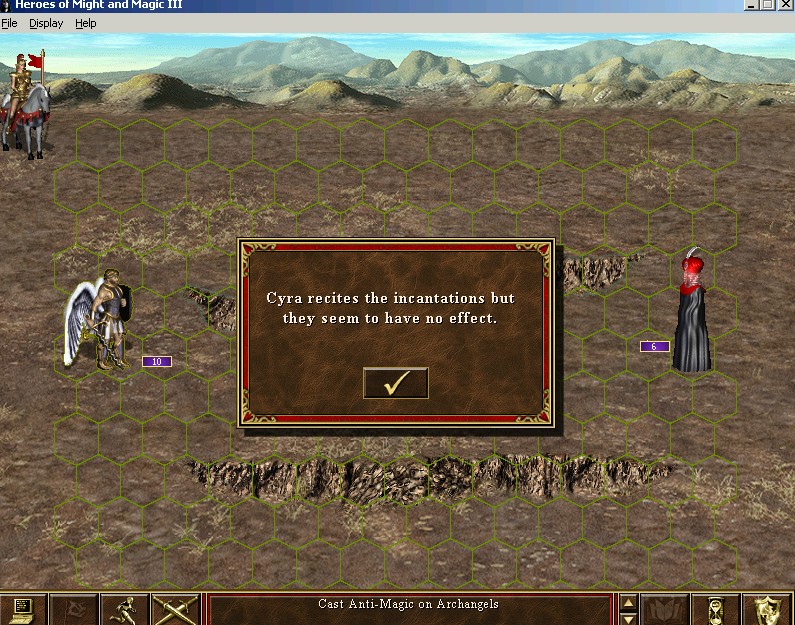Click the combat log message bar

tap(408, 609)
